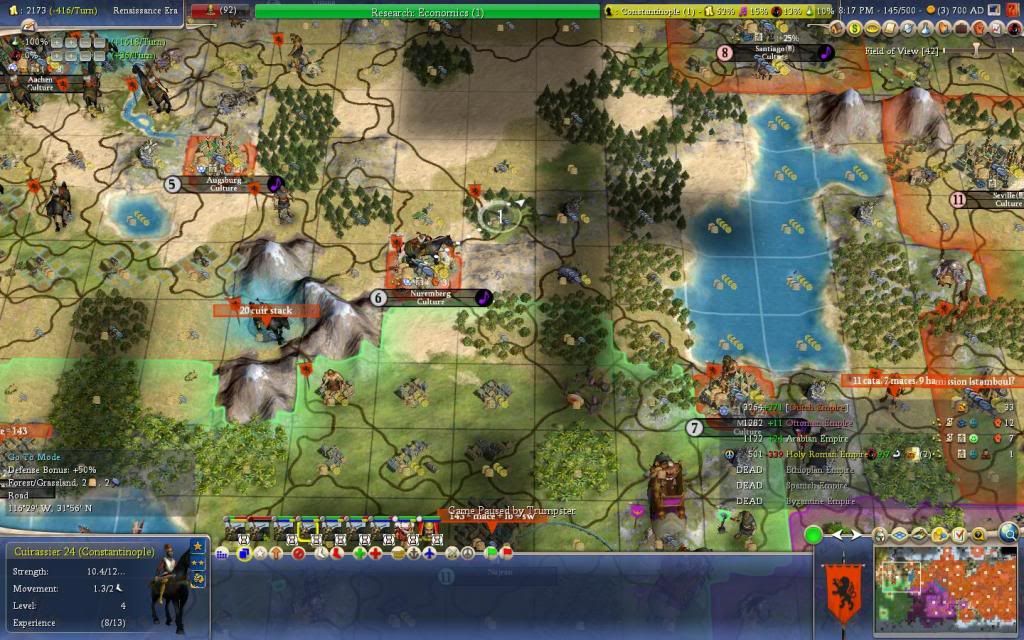Choose the green cross unit action
The image size is (1024, 640).
tap(358, 552)
